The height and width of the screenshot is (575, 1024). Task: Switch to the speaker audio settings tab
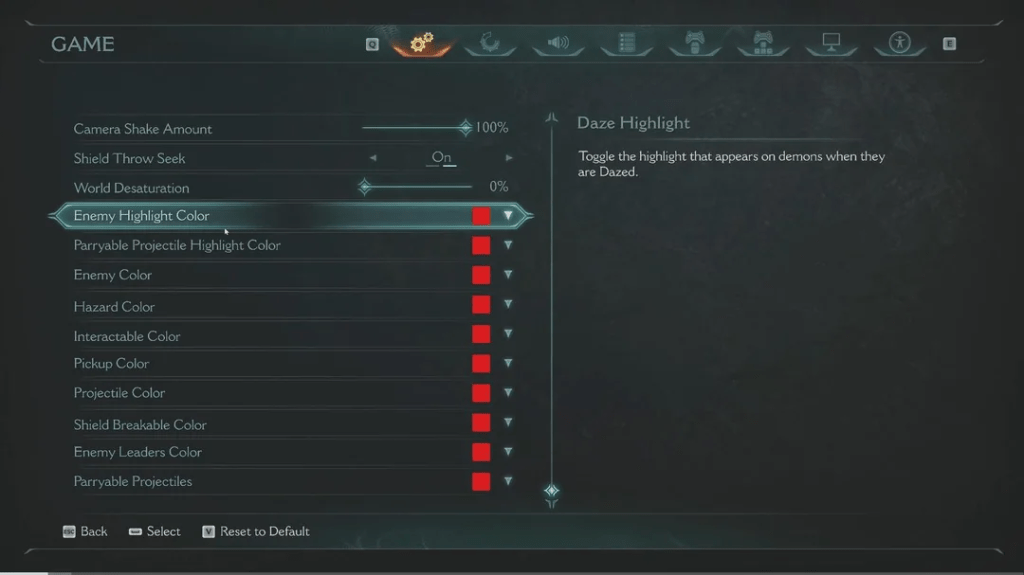pos(557,43)
